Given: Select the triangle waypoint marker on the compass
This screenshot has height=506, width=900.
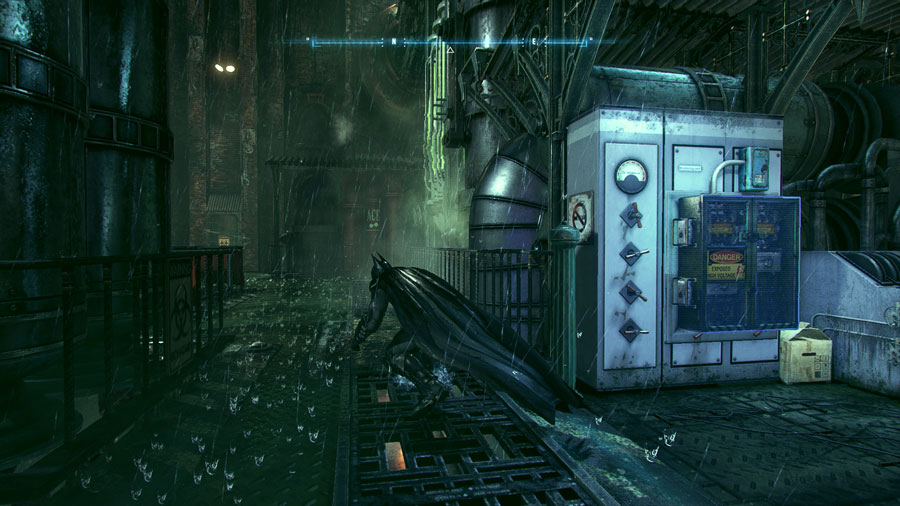Looking at the screenshot, I should pos(450,49).
